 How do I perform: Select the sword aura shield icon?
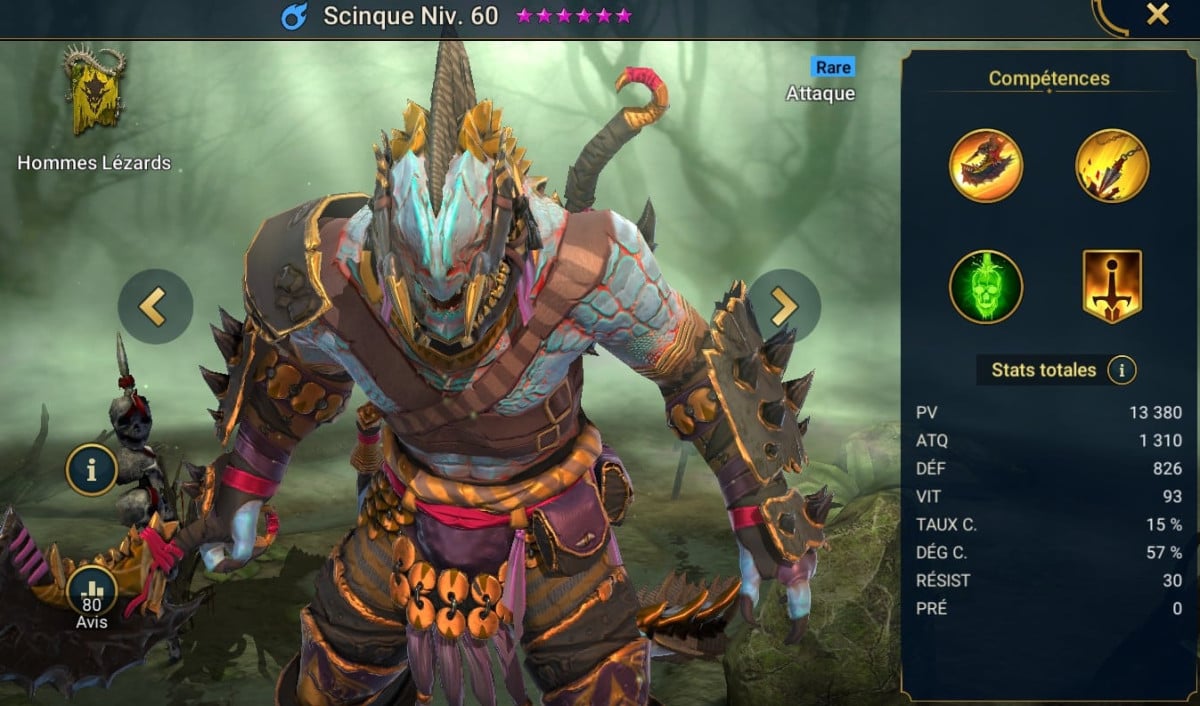pos(1111,287)
